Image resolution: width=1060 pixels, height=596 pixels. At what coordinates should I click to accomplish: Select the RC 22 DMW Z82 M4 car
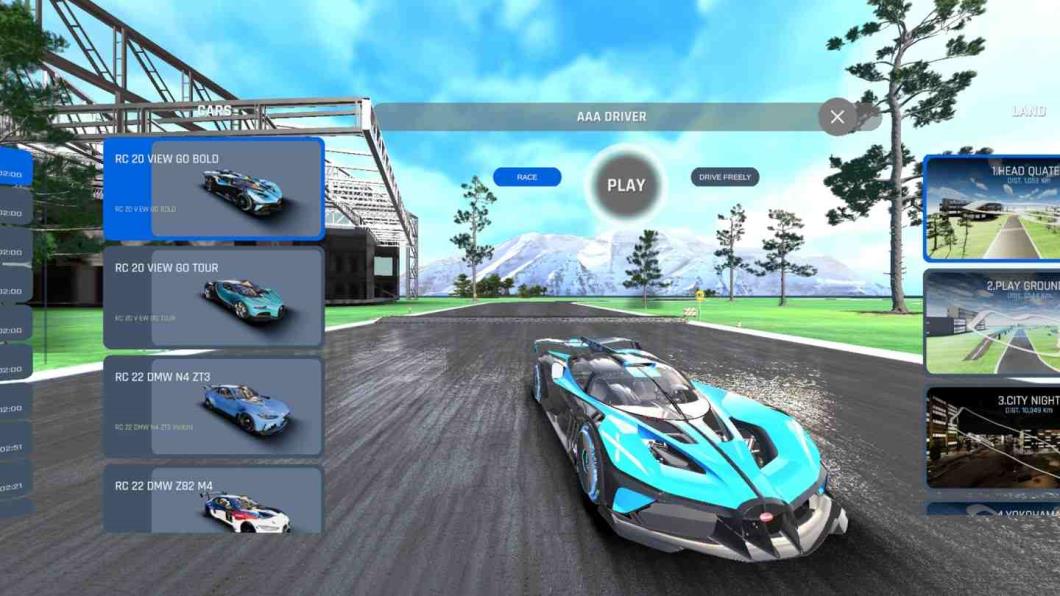213,499
